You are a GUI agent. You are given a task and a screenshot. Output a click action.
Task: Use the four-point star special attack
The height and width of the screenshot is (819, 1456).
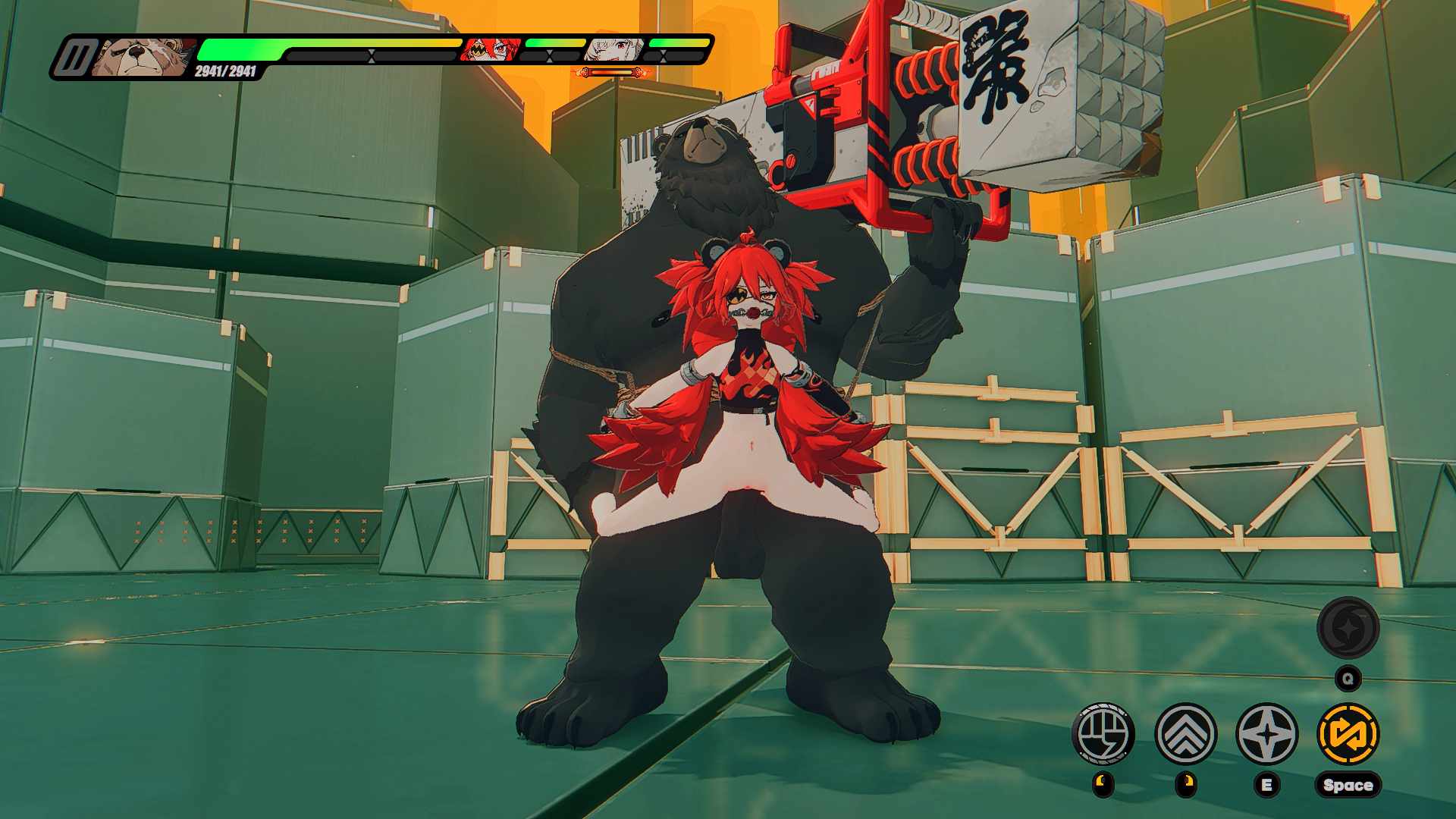click(x=1267, y=734)
